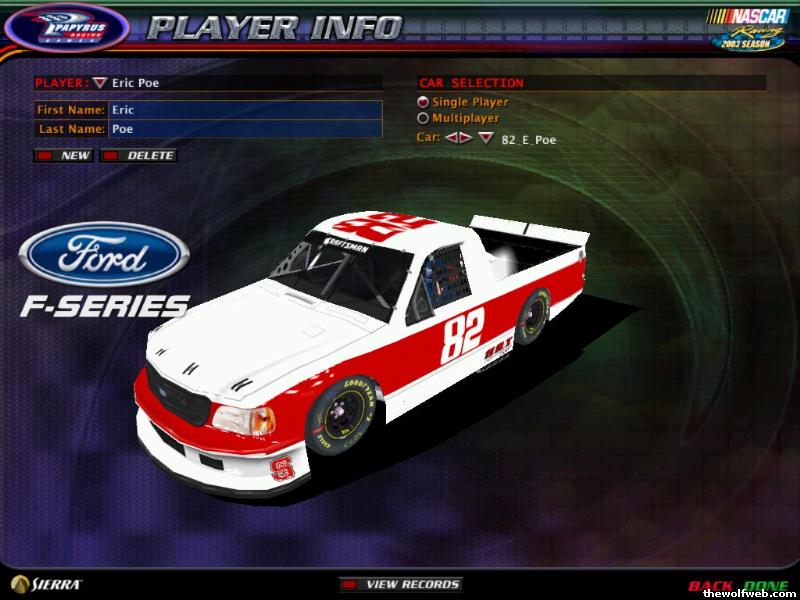Open View Records

point(400,584)
